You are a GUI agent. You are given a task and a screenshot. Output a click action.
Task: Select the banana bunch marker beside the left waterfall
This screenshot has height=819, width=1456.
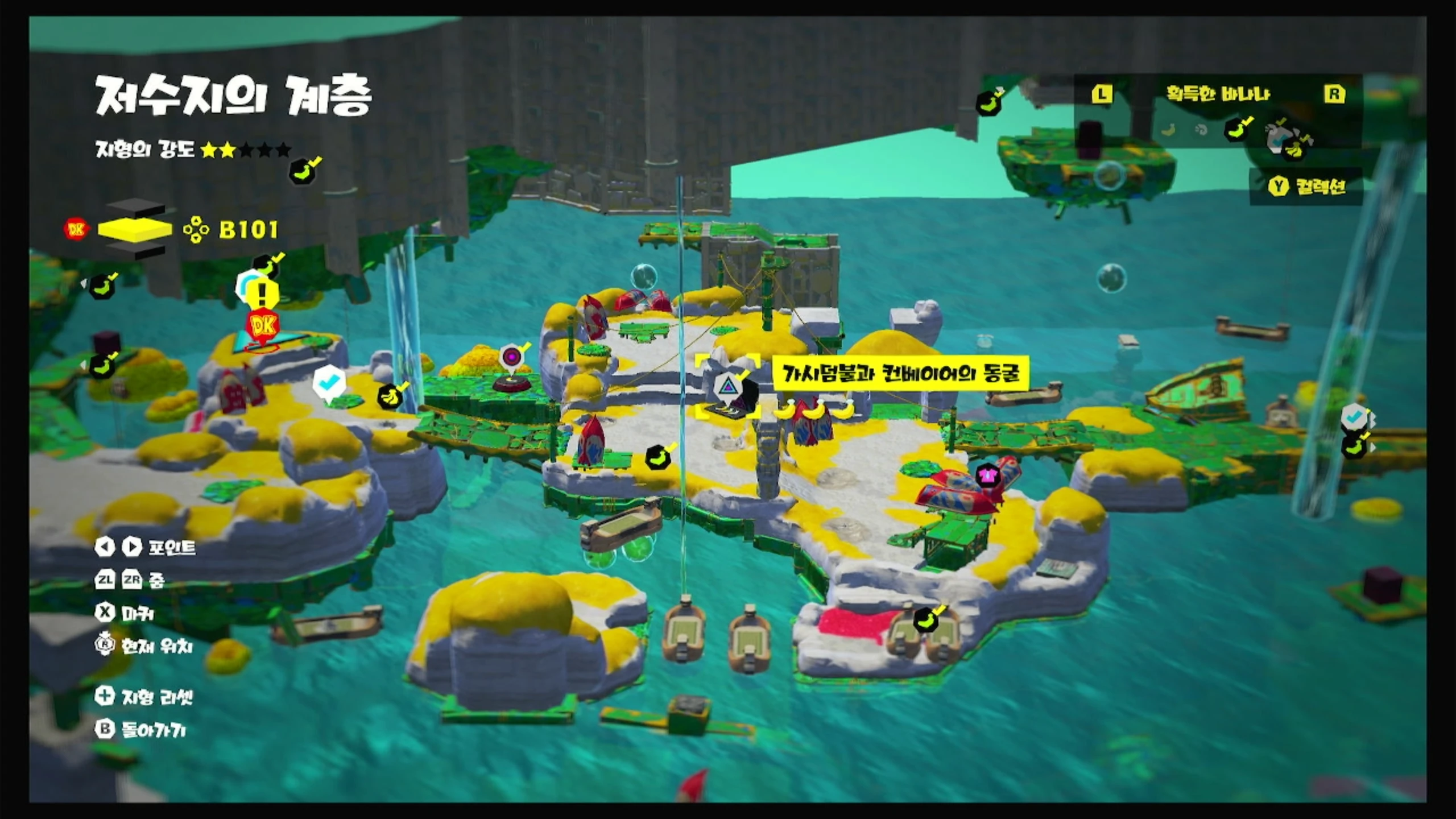click(391, 394)
